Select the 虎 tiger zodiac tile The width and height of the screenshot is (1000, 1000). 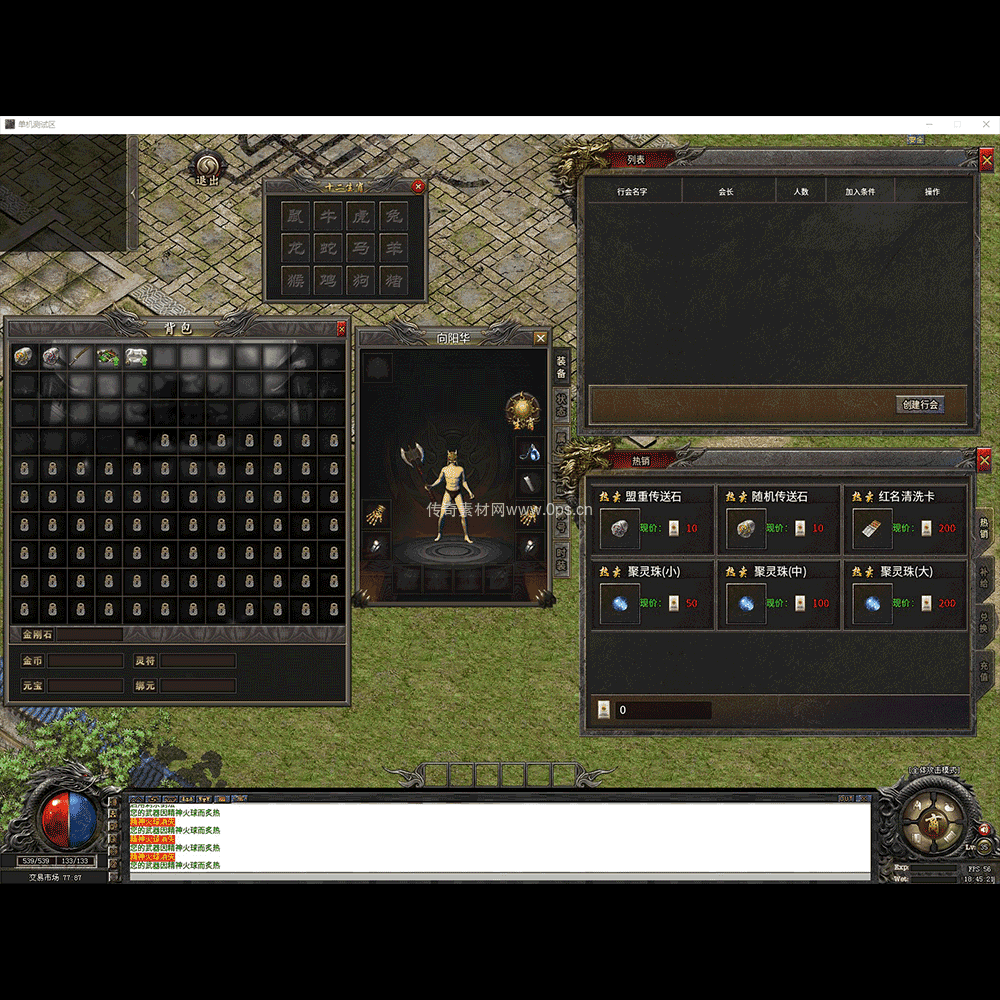(x=361, y=216)
